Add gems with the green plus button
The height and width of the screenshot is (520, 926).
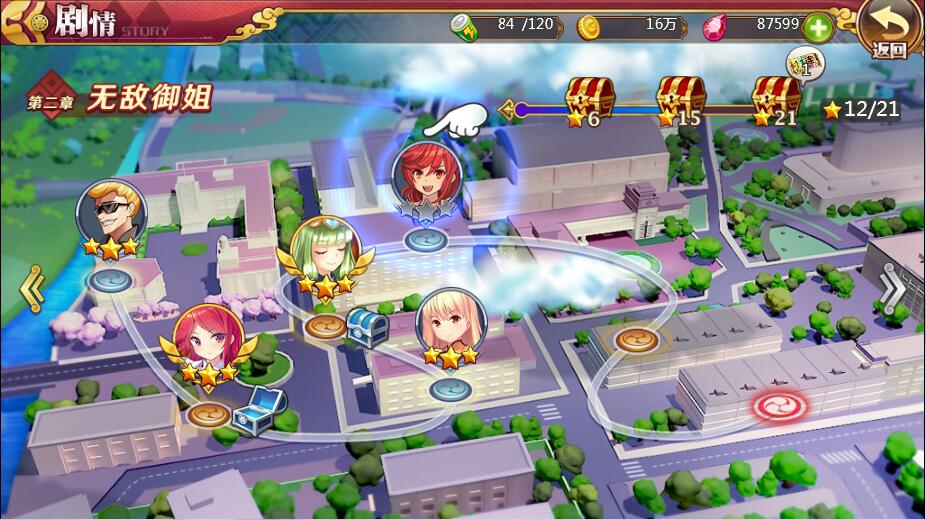[x=818, y=28]
